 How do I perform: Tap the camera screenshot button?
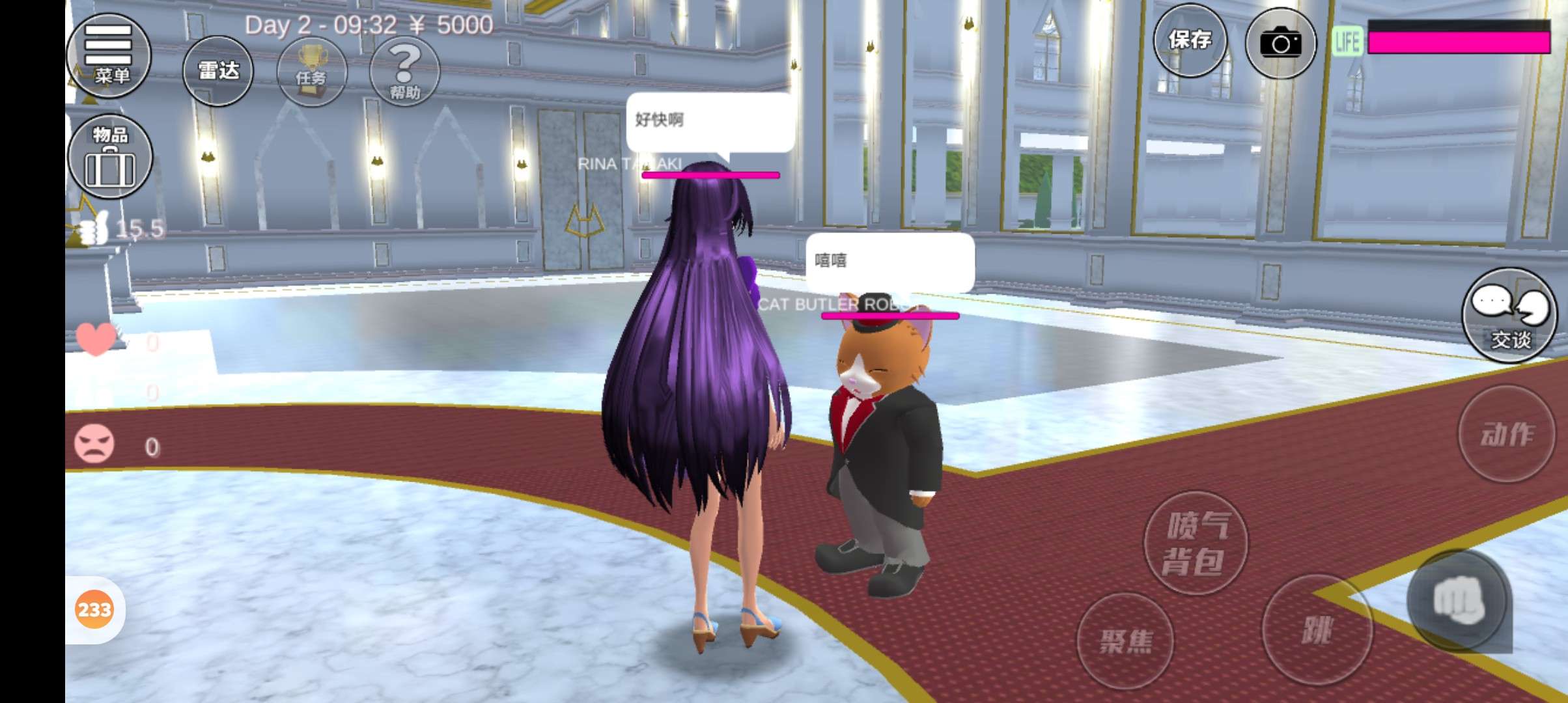1280,43
